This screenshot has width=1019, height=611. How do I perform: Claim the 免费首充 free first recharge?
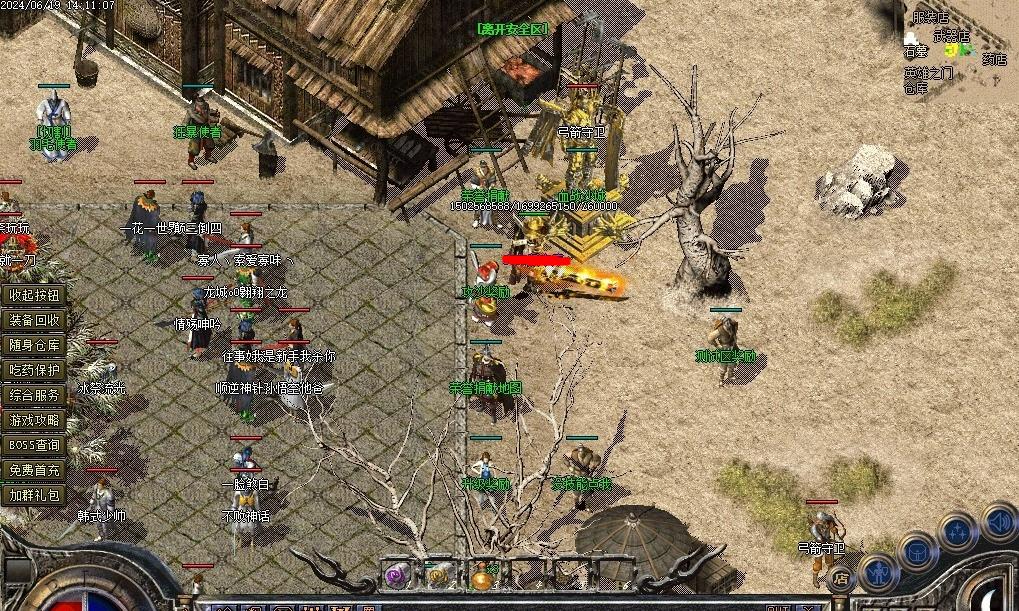35,470
